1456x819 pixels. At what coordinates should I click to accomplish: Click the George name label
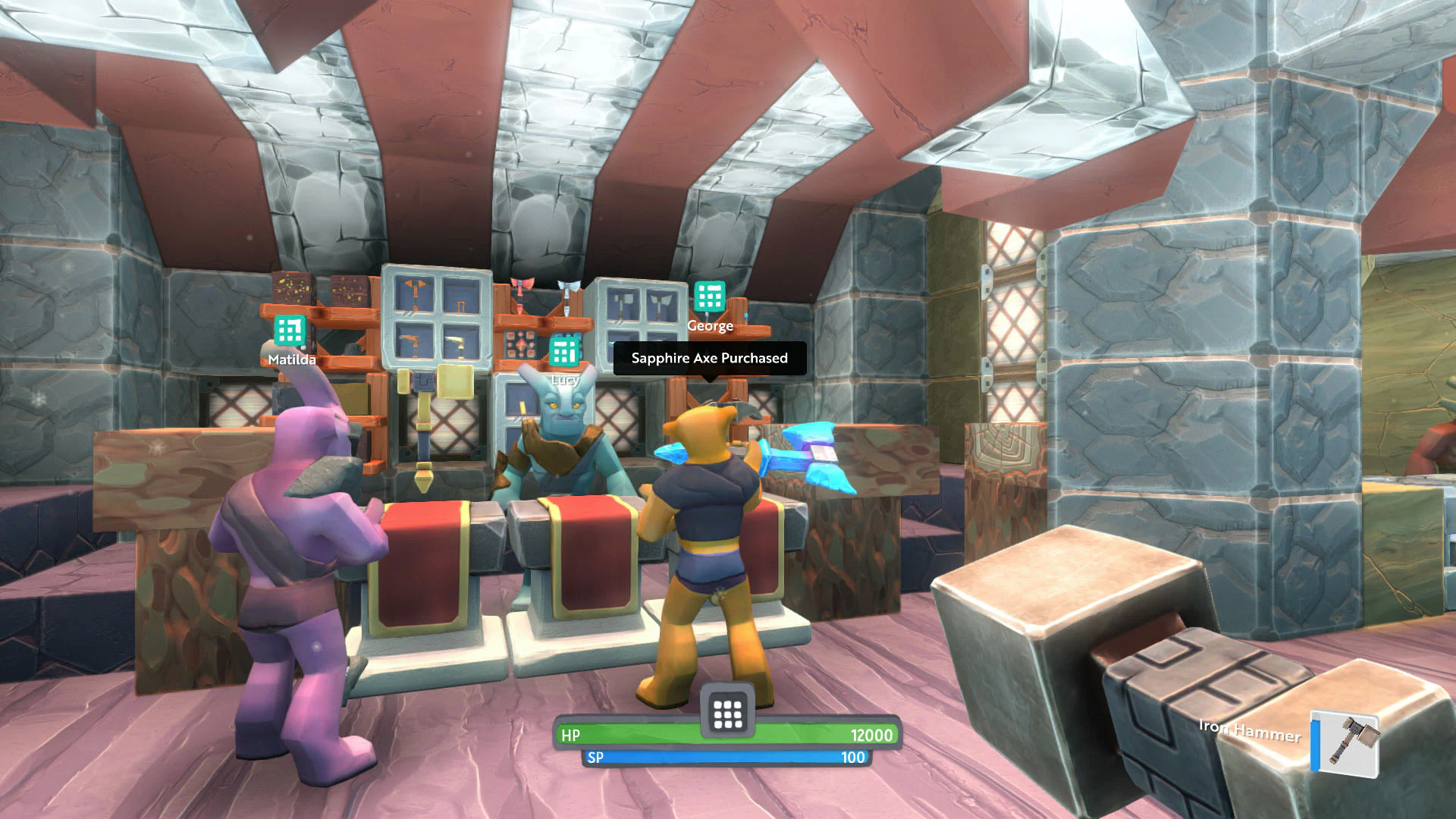[x=711, y=326]
